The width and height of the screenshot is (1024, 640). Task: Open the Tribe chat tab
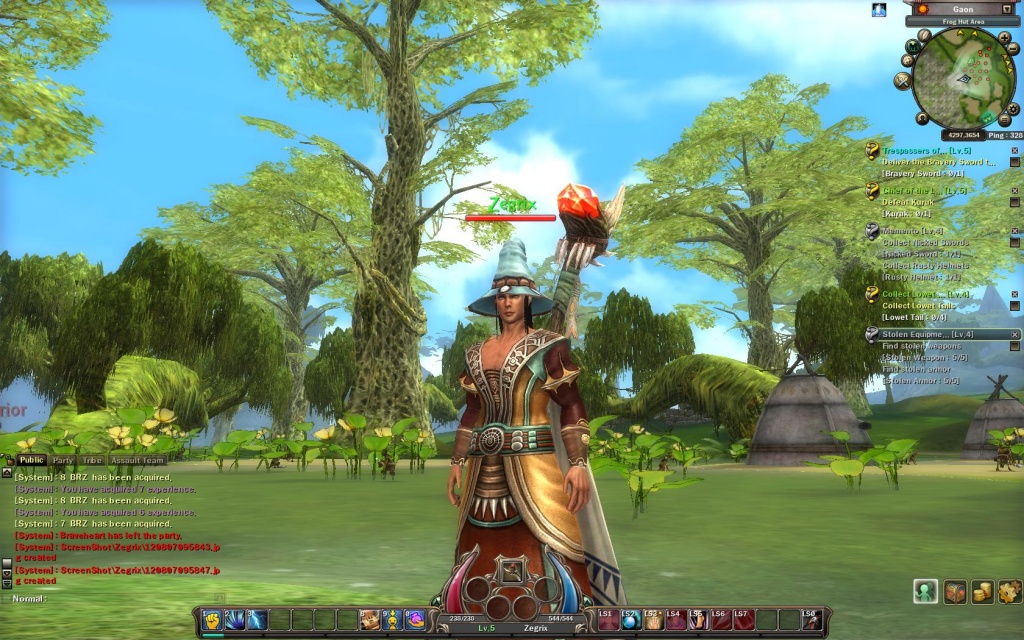tap(92, 461)
